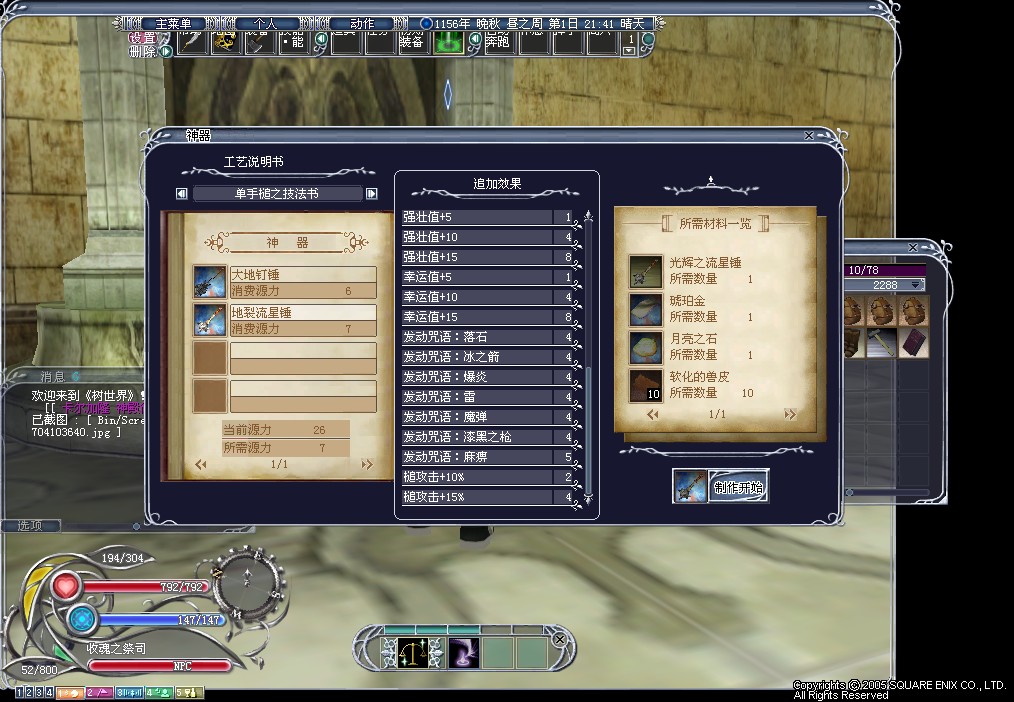Activate the golden scales skill icon
This screenshot has width=1014, height=702.
pos(410,653)
